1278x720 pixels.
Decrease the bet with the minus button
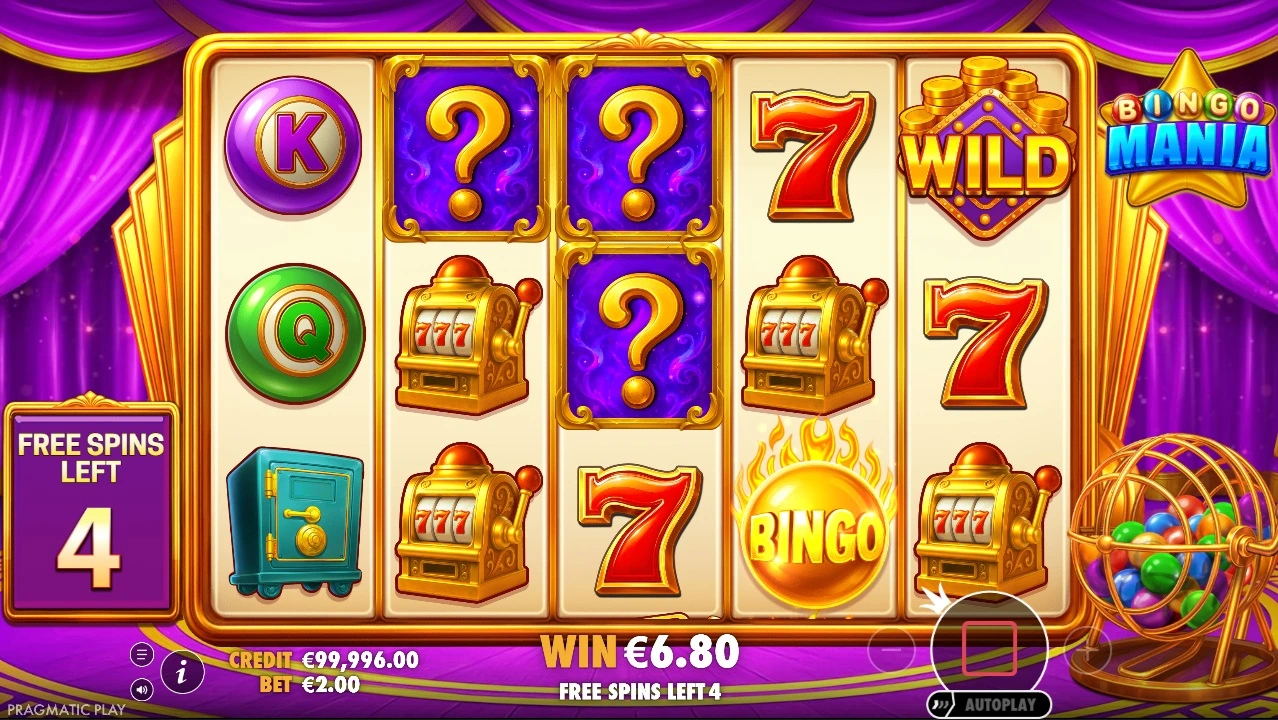[891, 651]
